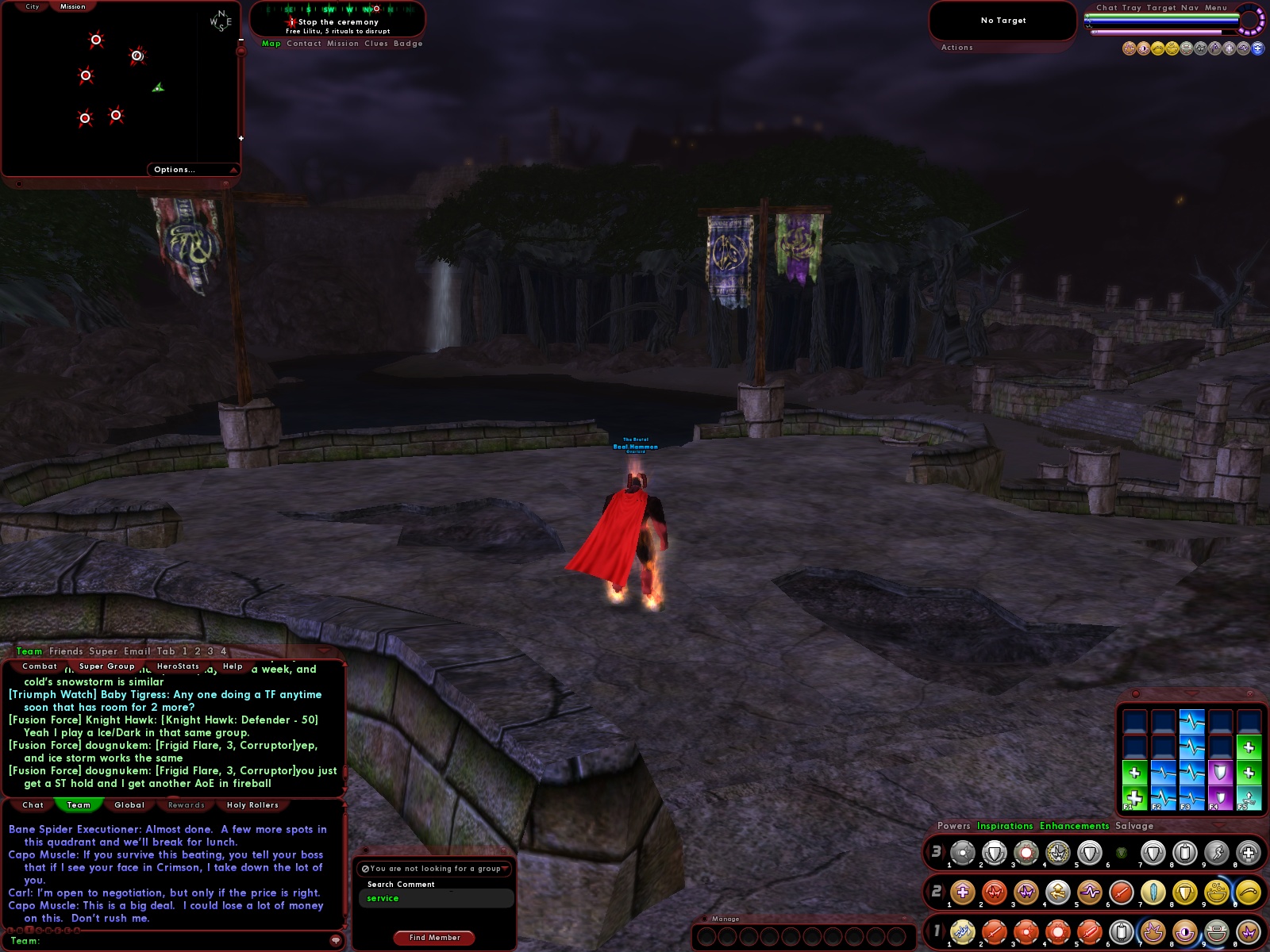
Task: Use the healing cross power in slot 1 of tray 2
Action: [962, 892]
